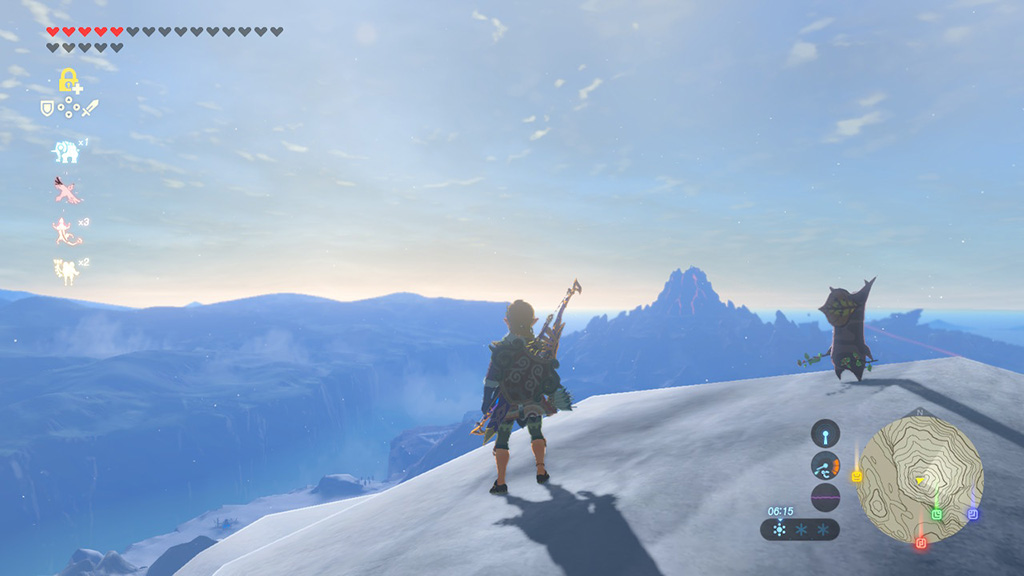Select the yellow map pin marker

857,476
